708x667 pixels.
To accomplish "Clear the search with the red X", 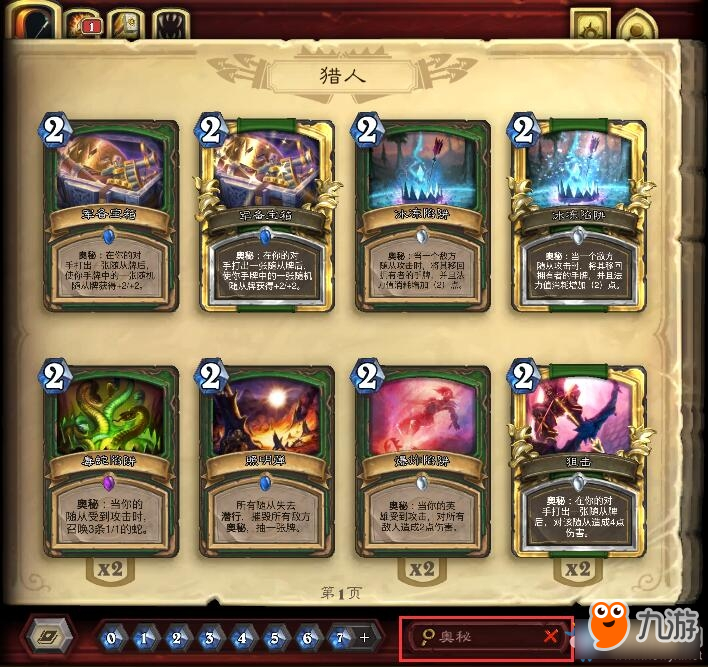I will [x=551, y=637].
